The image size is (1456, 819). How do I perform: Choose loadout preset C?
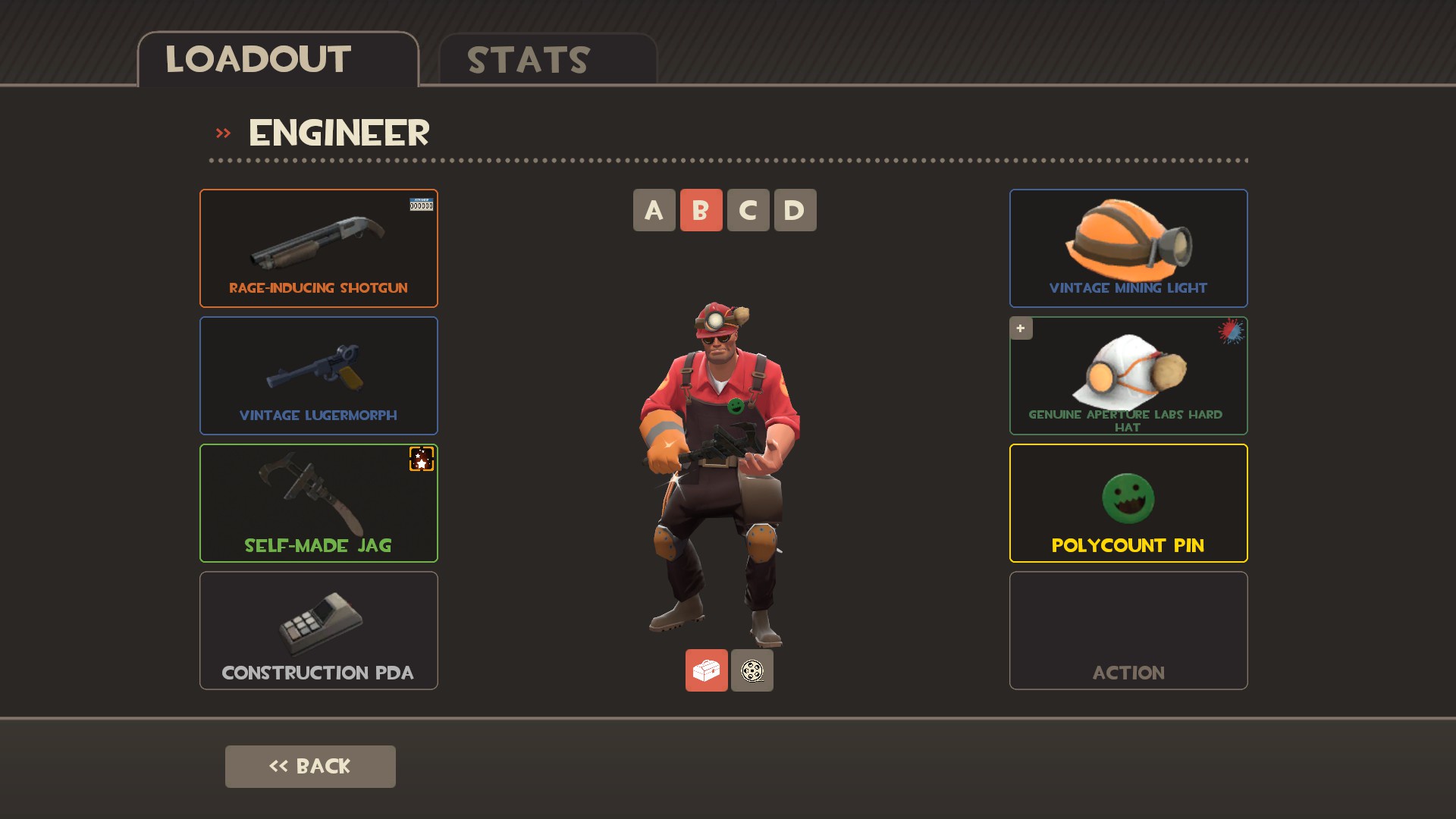(748, 210)
